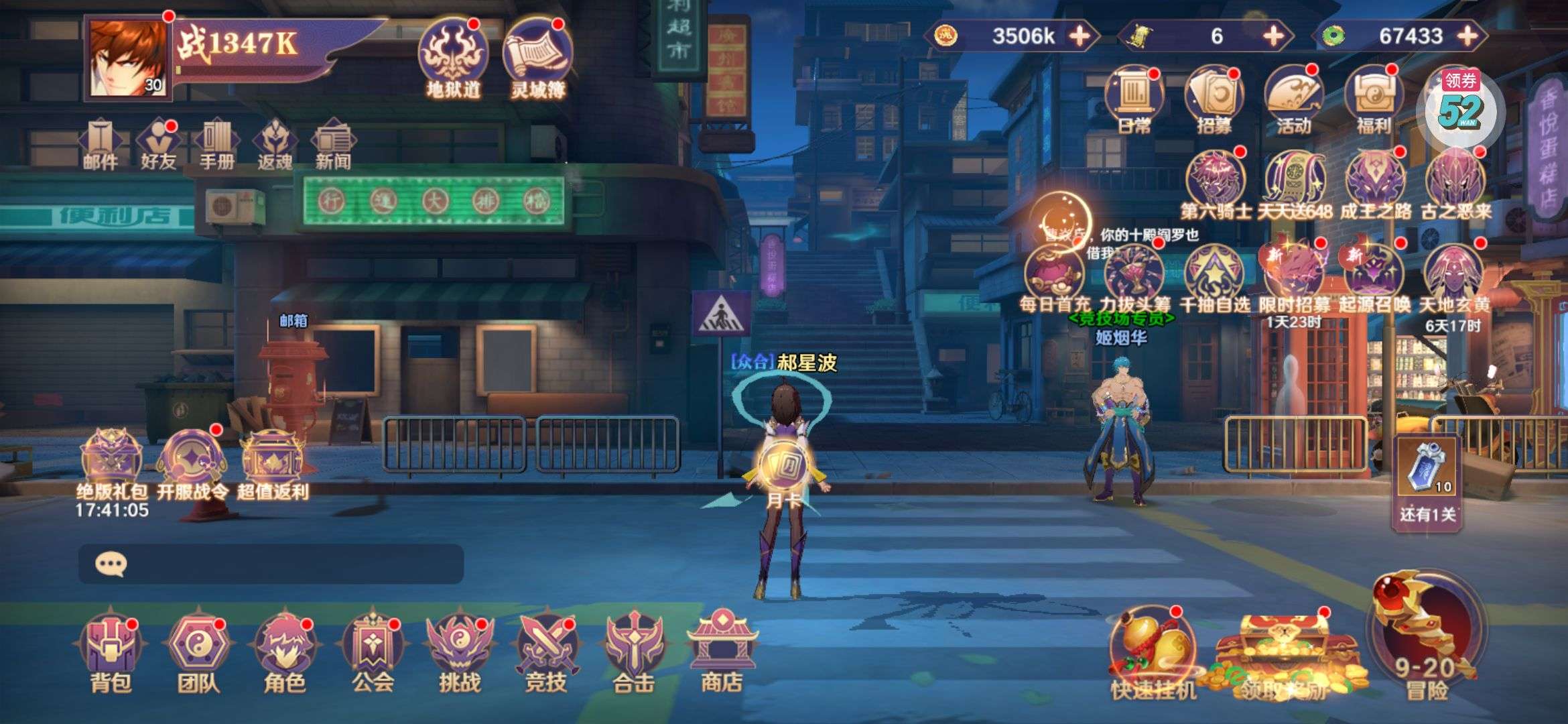1568x724 pixels.
Task: Open the 好友 friends list
Action: tap(158, 144)
